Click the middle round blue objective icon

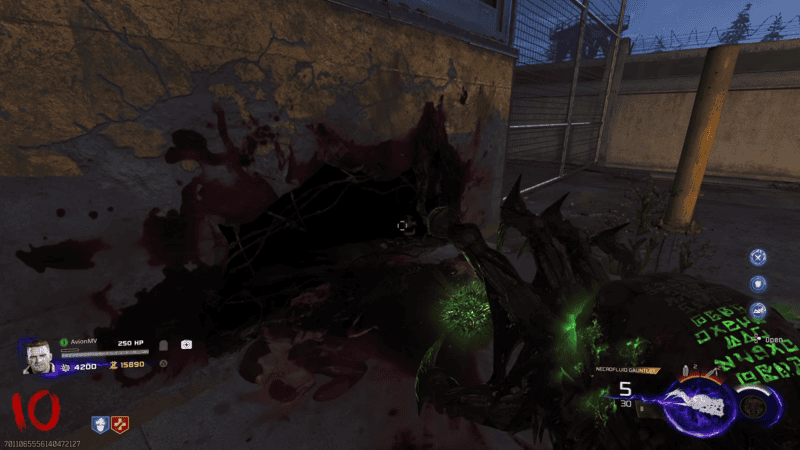pyautogui.click(x=757, y=284)
